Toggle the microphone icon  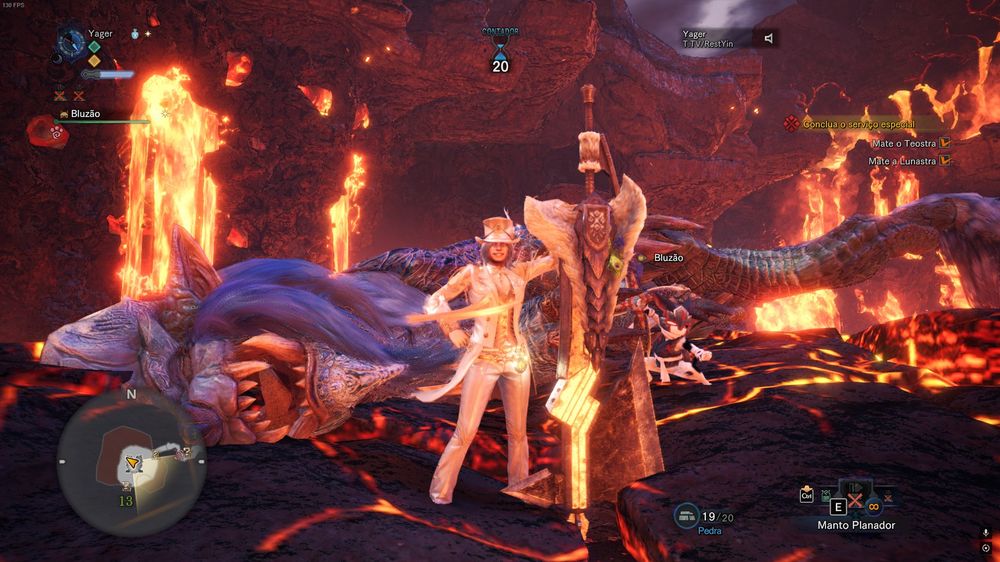point(985,533)
